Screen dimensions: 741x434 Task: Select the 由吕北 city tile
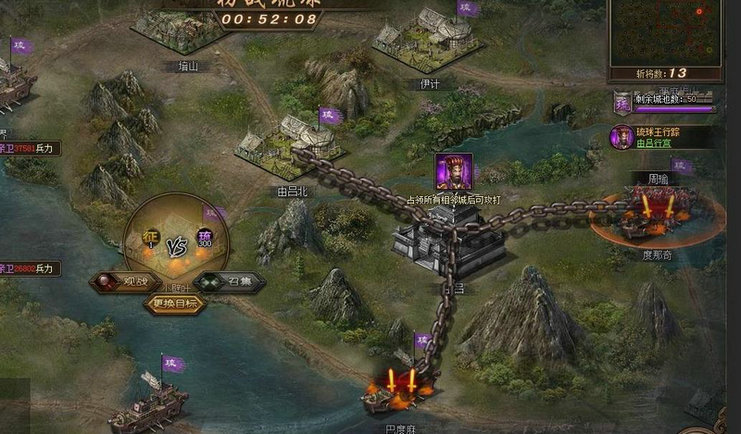pos(290,145)
